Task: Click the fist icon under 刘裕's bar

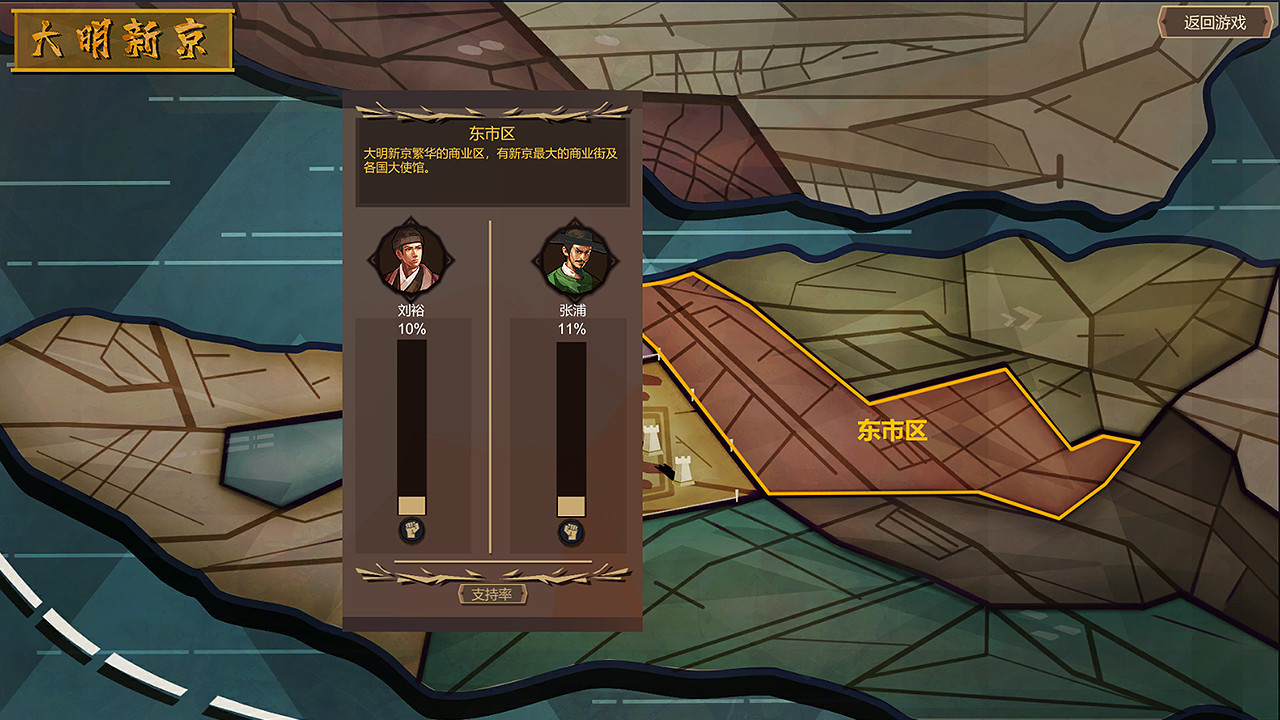Action: pyautogui.click(x=414, y=532)
